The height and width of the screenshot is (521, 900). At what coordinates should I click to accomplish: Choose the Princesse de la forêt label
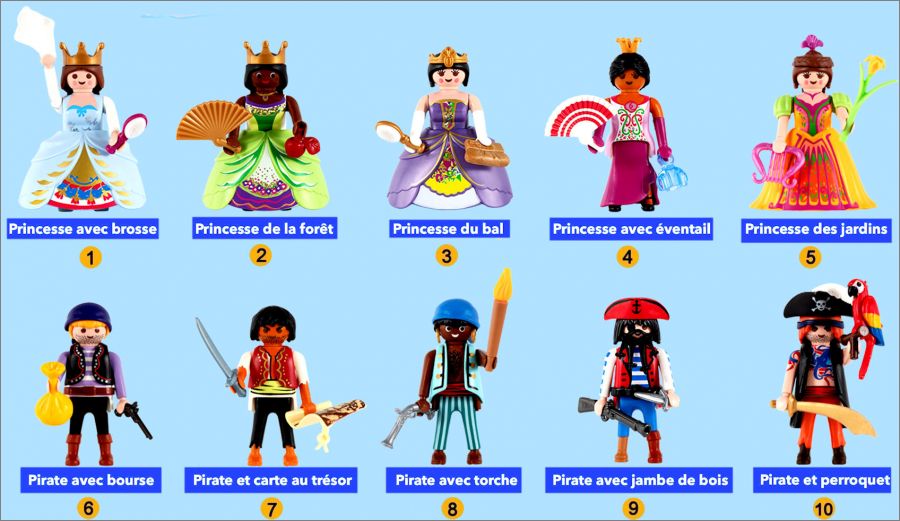click(264, 229)
